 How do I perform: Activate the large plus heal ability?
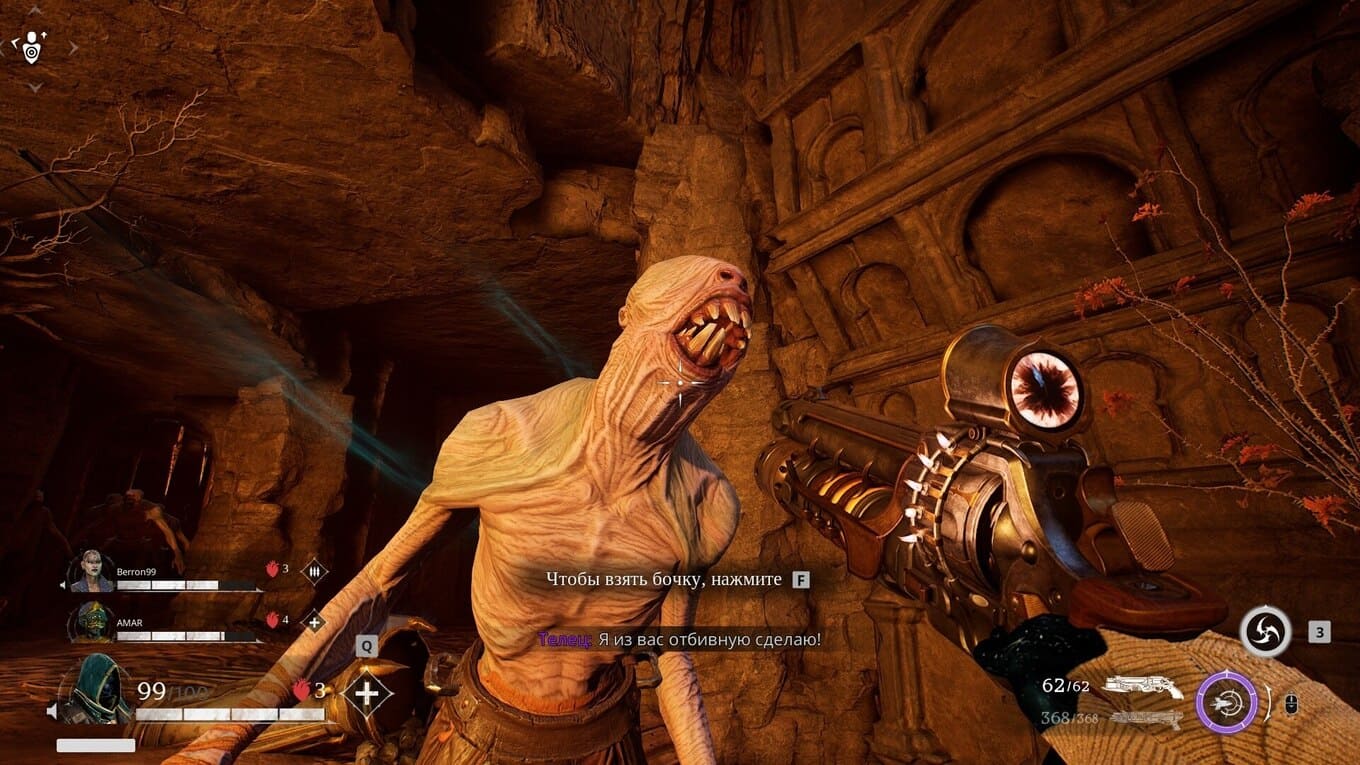[x=366, y=693]
